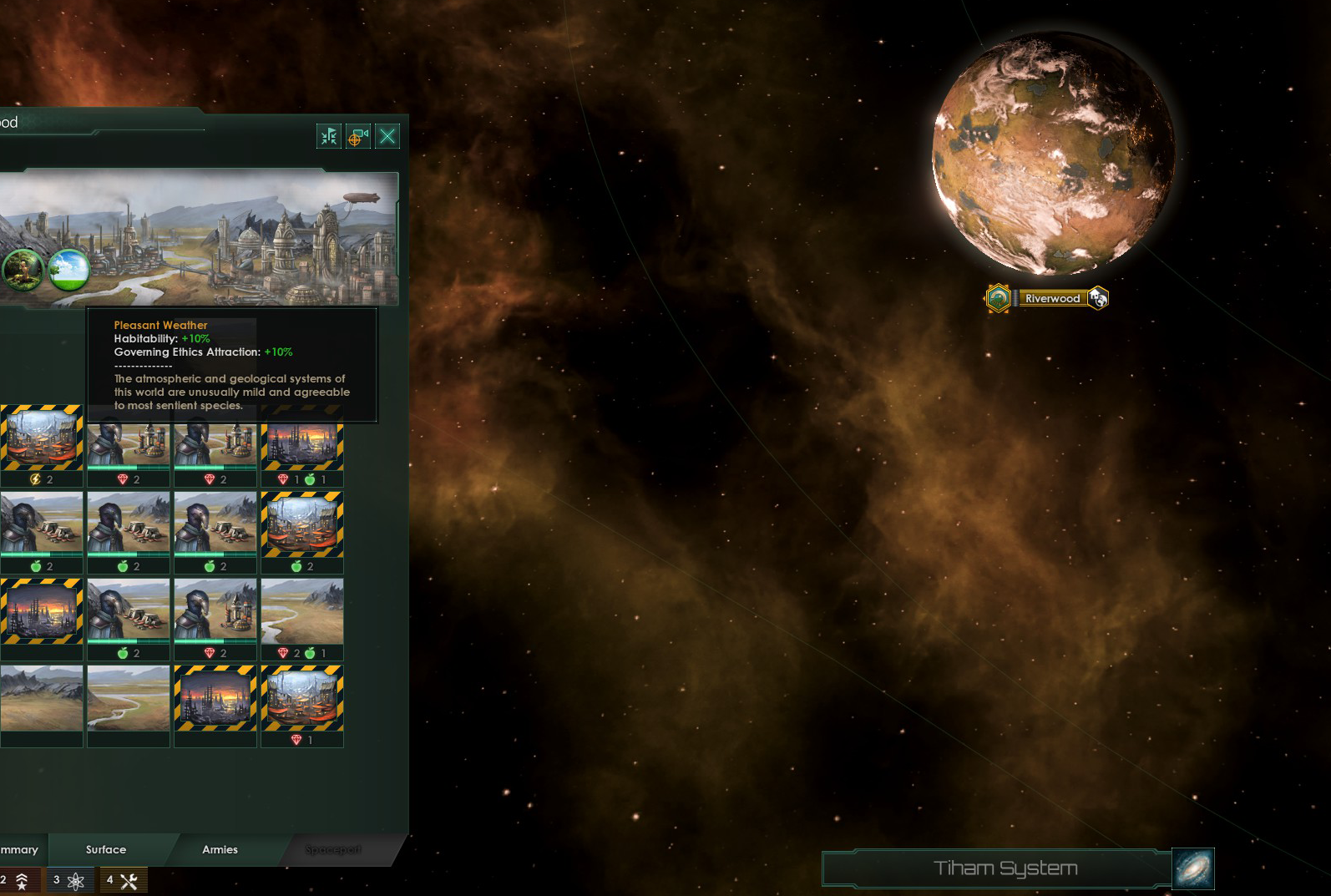Click the rally point flag button
Viewport: 1331px width, 896px height.
(329, 136)
